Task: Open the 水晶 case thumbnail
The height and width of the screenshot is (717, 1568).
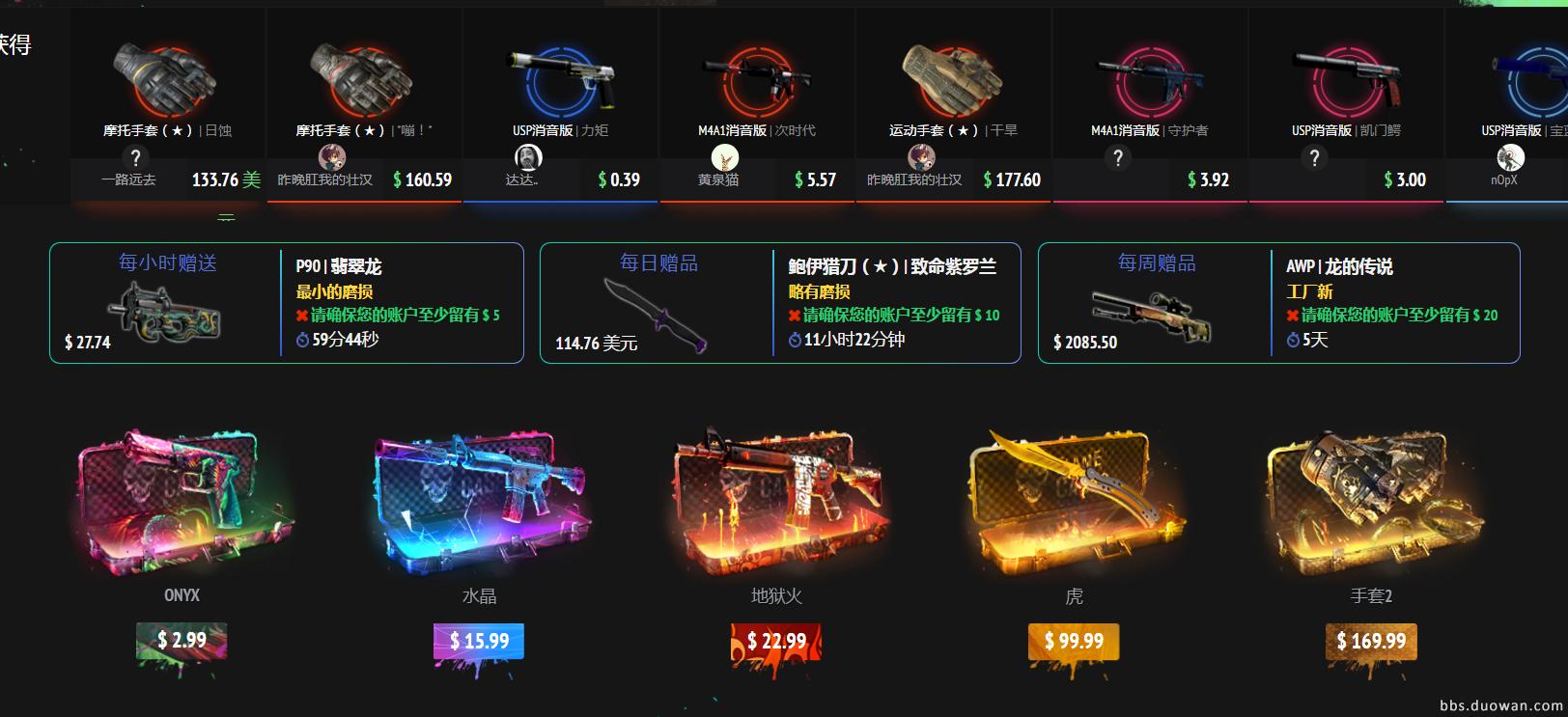Action: click(x=479, y=507)
